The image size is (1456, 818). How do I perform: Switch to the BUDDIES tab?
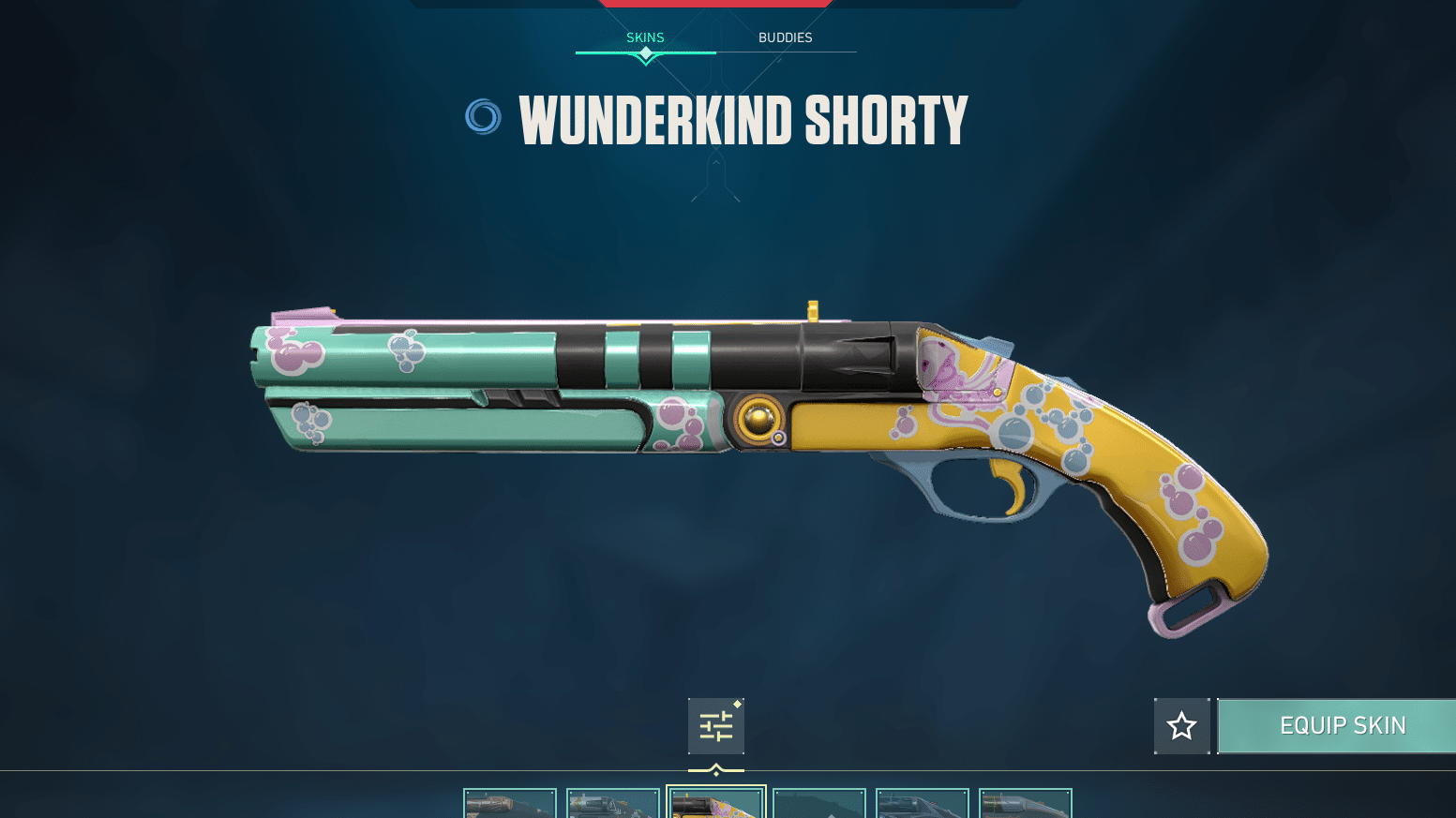[785, 37]
